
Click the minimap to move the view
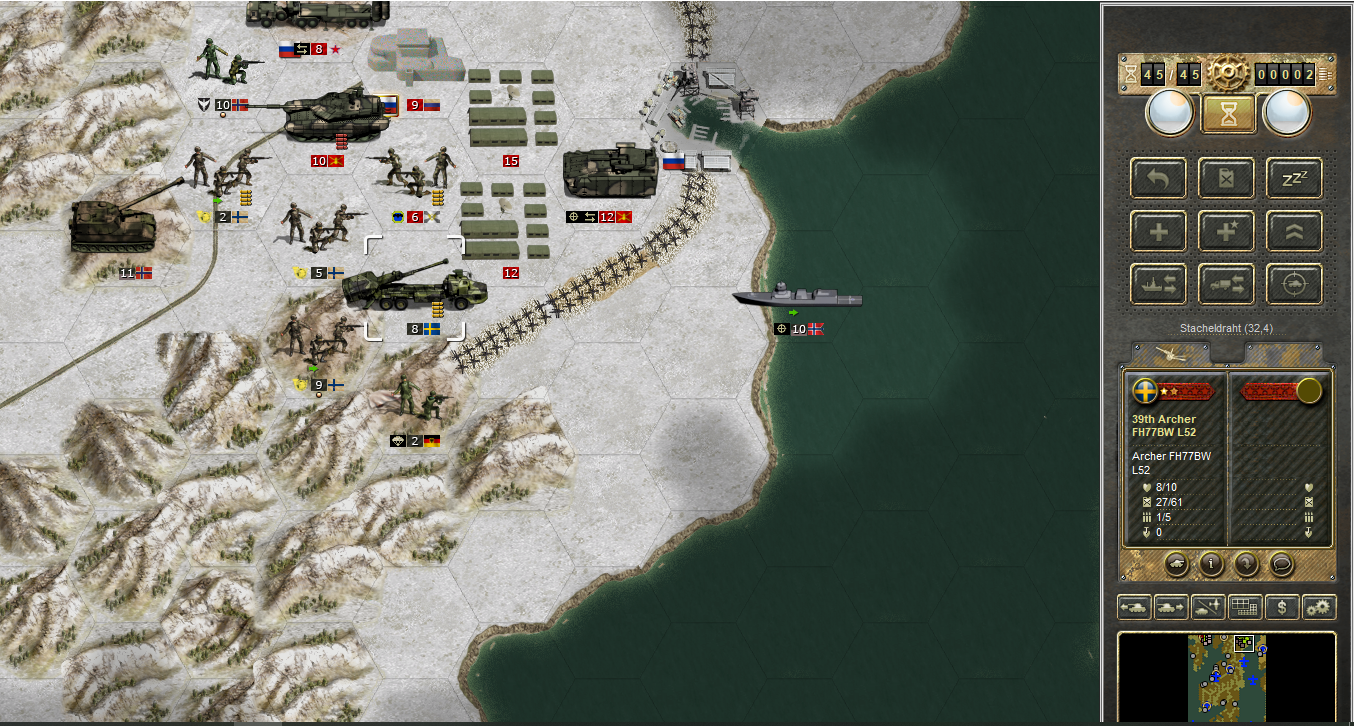(x=1226, y=675)
